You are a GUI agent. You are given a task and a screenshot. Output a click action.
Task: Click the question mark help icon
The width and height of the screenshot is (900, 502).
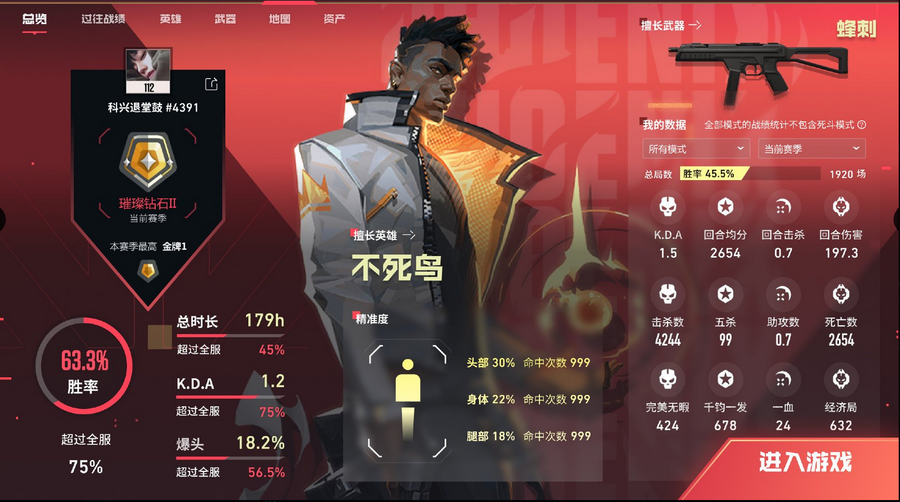point(861,125)
